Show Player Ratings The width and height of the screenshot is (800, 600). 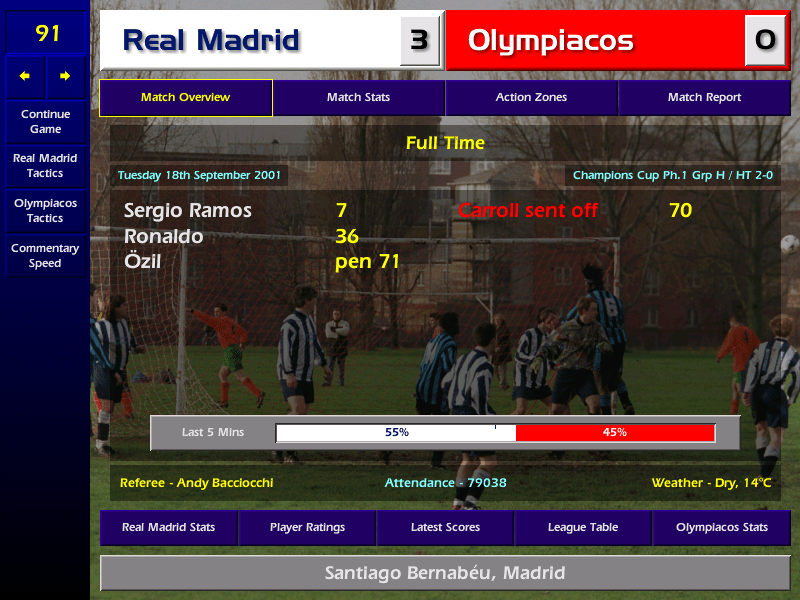coord(307,527)
